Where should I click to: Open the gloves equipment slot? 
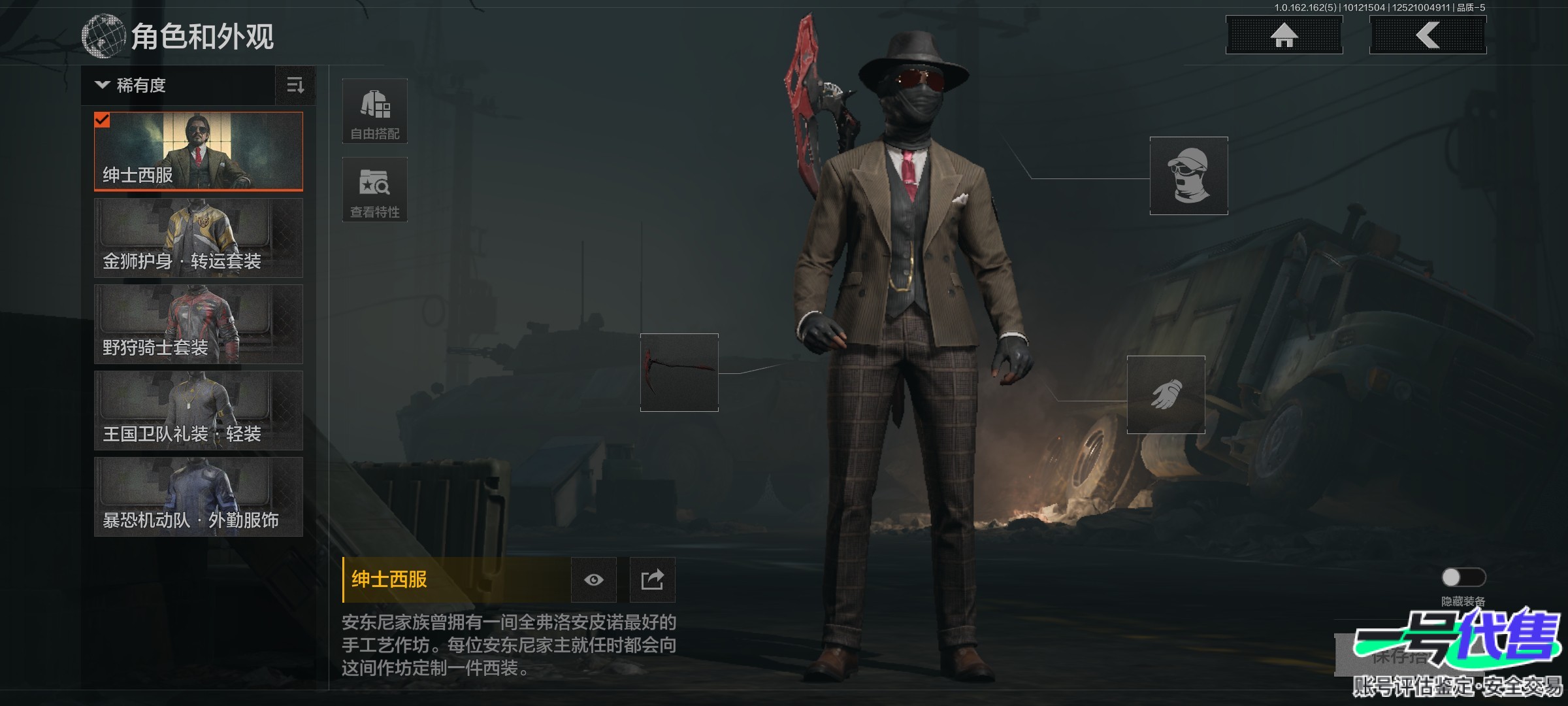click(1166, 395)
